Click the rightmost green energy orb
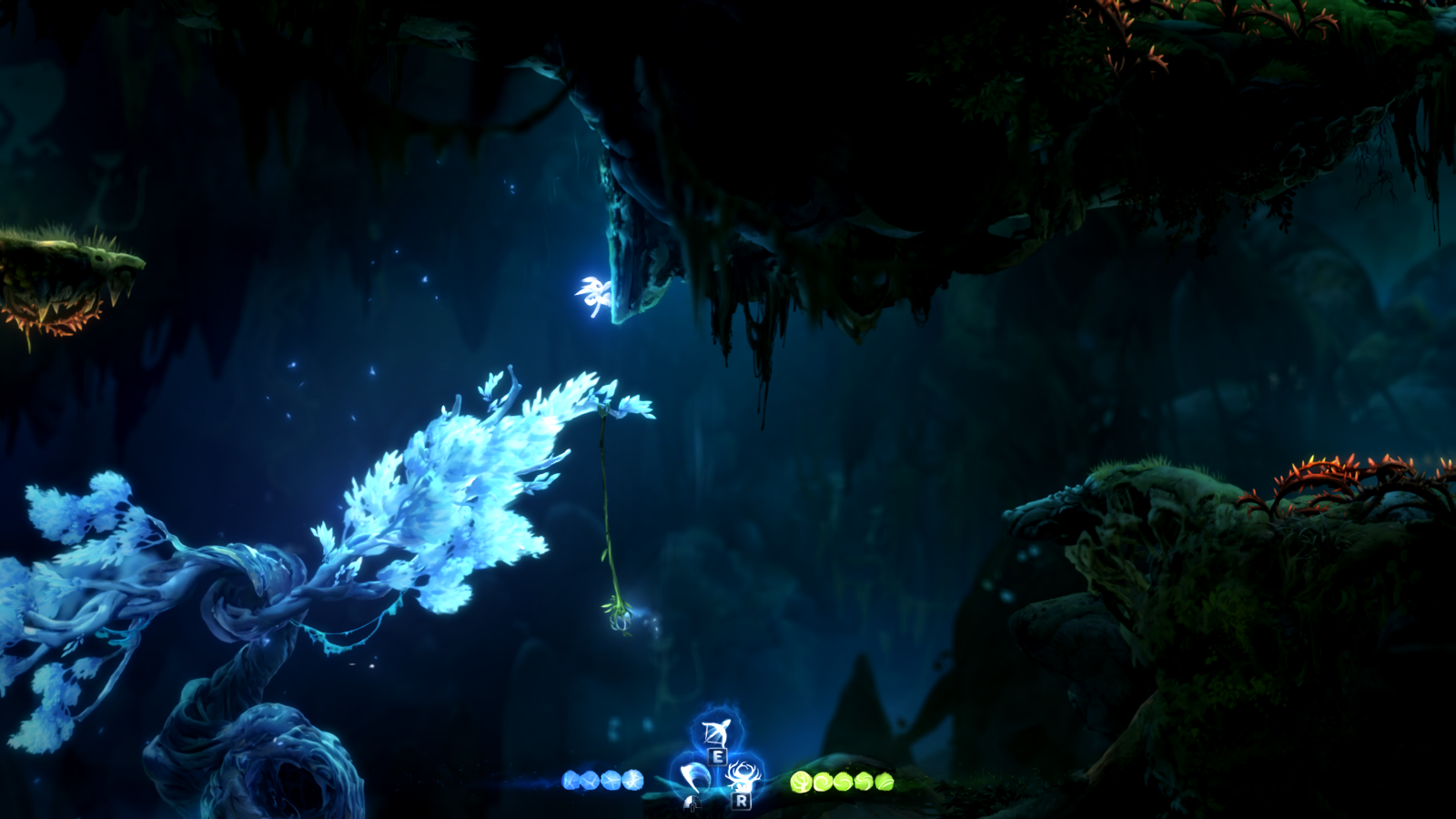This screenshot has width=1456, height=819. [x=883, y=783]
